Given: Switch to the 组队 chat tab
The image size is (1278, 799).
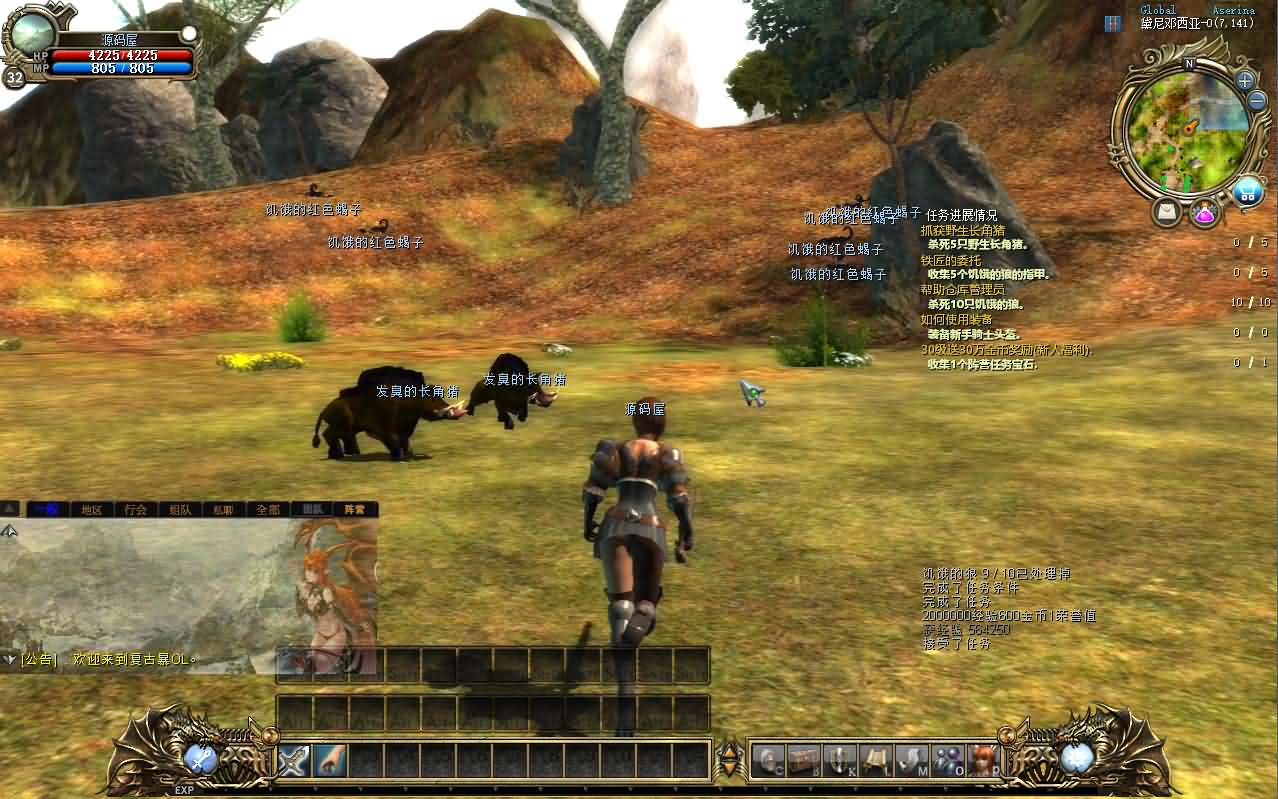Looking at the screenshot, I should 180,509.
